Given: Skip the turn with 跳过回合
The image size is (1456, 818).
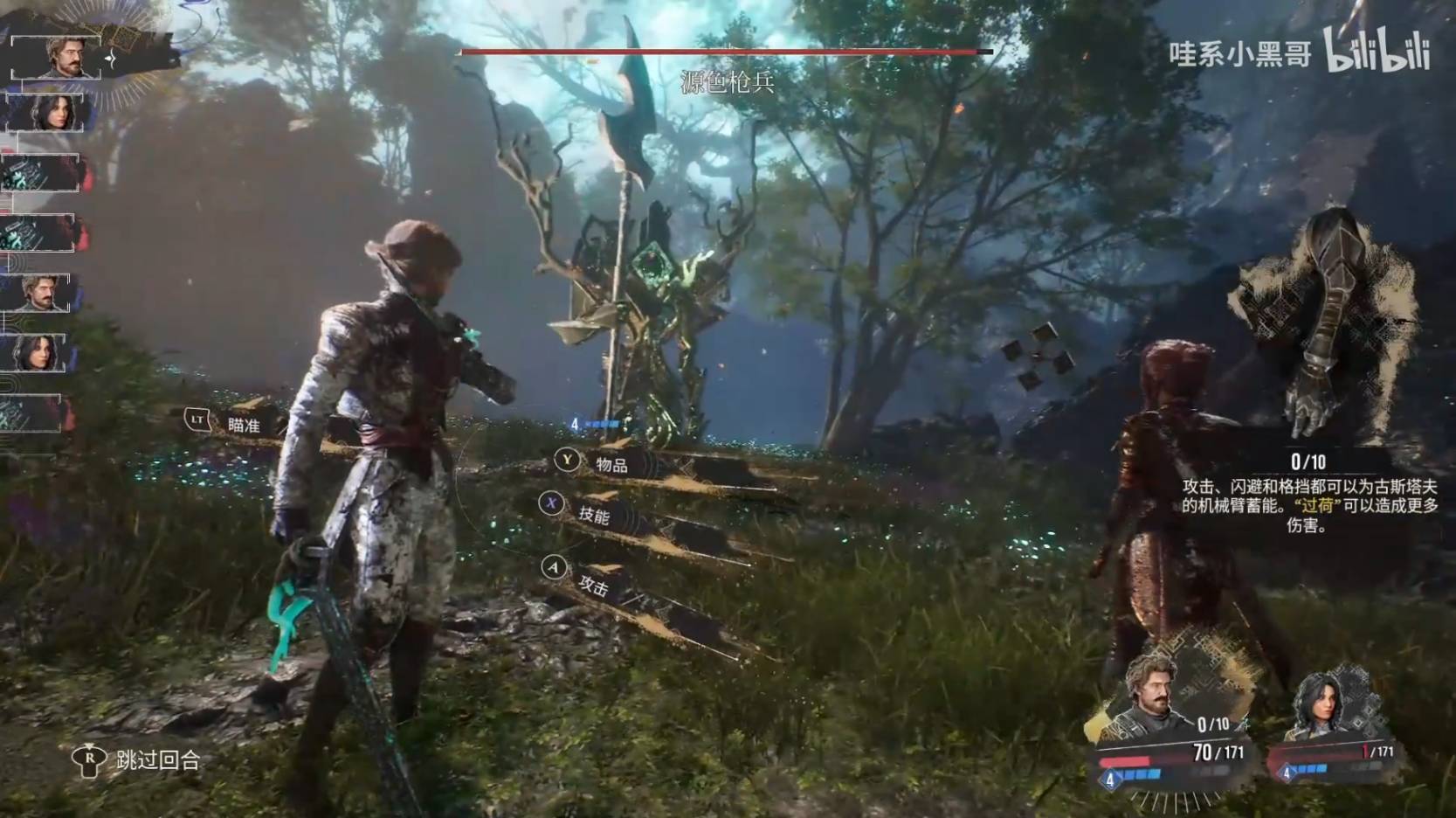Looking at the screenshot, I should pyautogui.click(x=157, y=760).
